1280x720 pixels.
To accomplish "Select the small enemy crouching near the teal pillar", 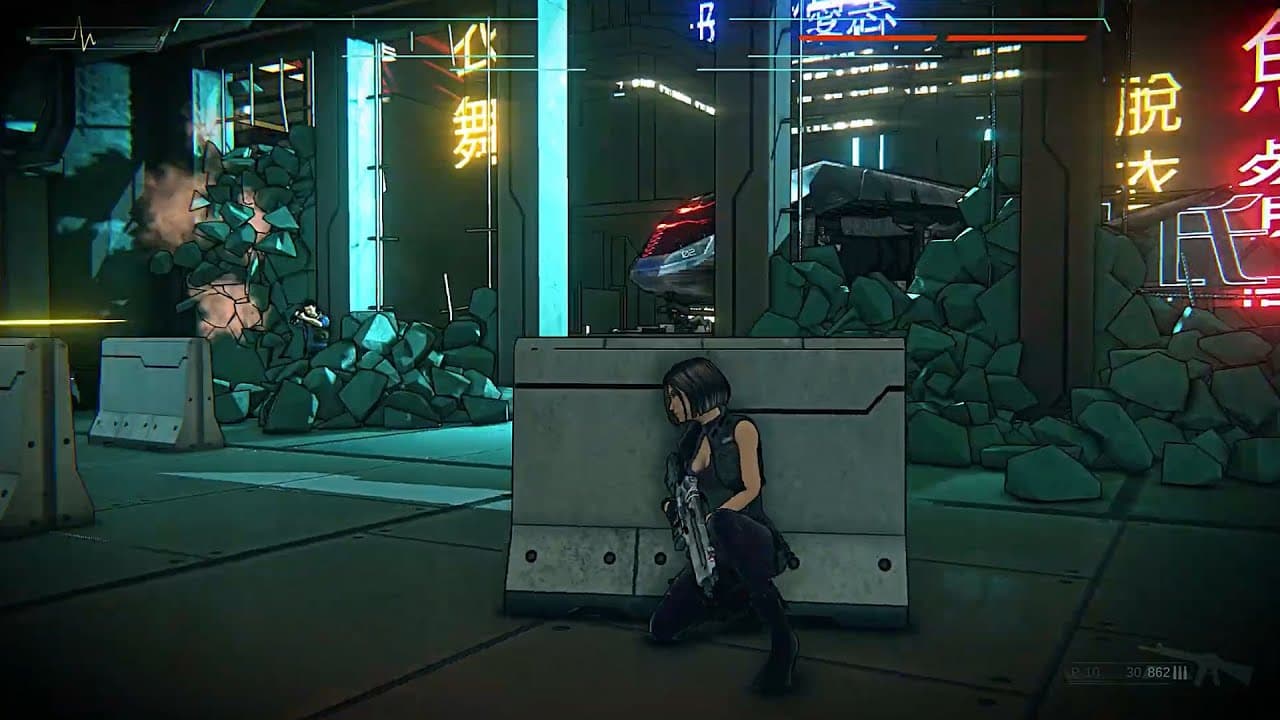I will (x=310, y=320).
